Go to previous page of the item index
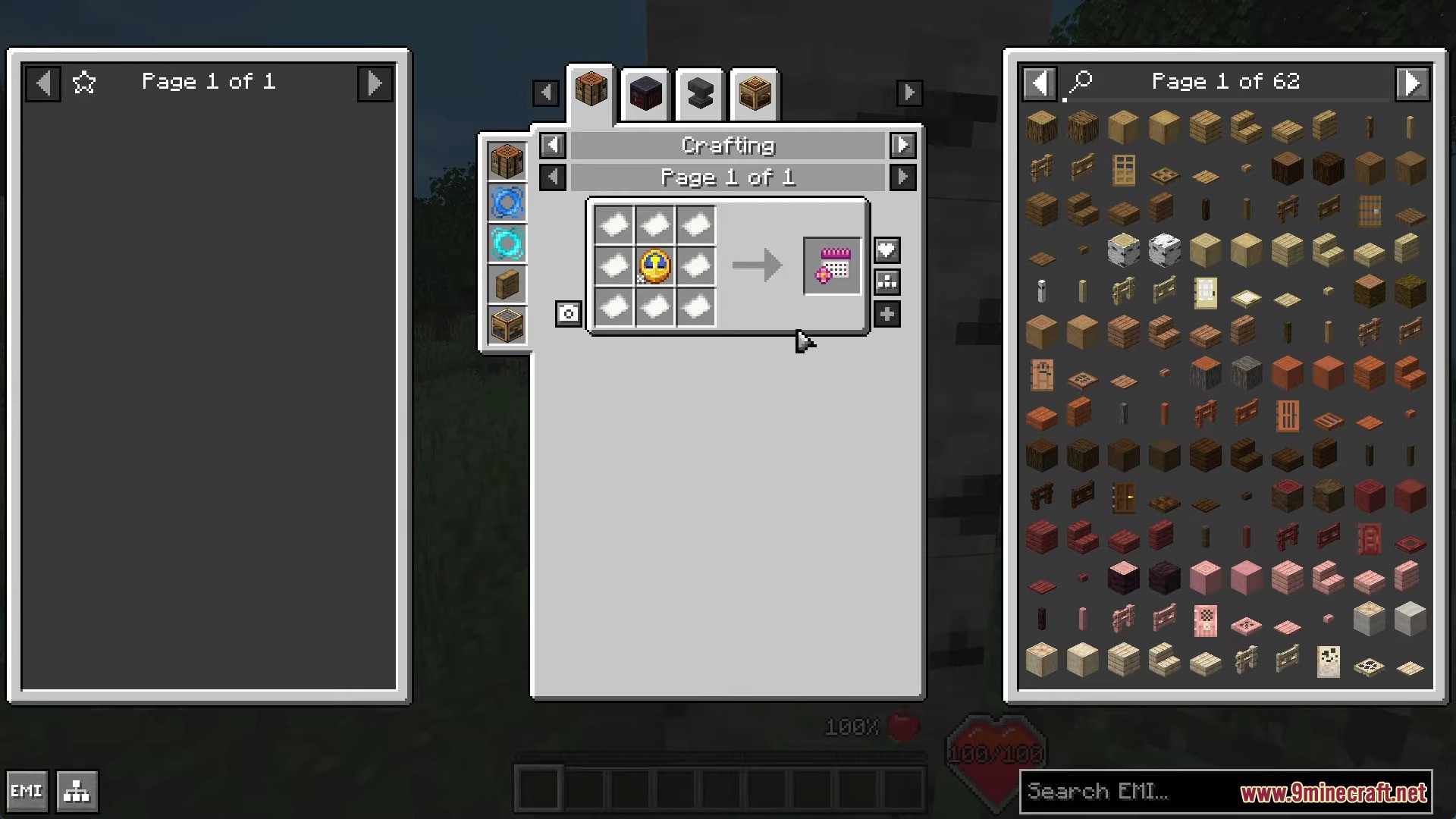The height and width of the screenshot is (819, 1456). coord(1039,83)
